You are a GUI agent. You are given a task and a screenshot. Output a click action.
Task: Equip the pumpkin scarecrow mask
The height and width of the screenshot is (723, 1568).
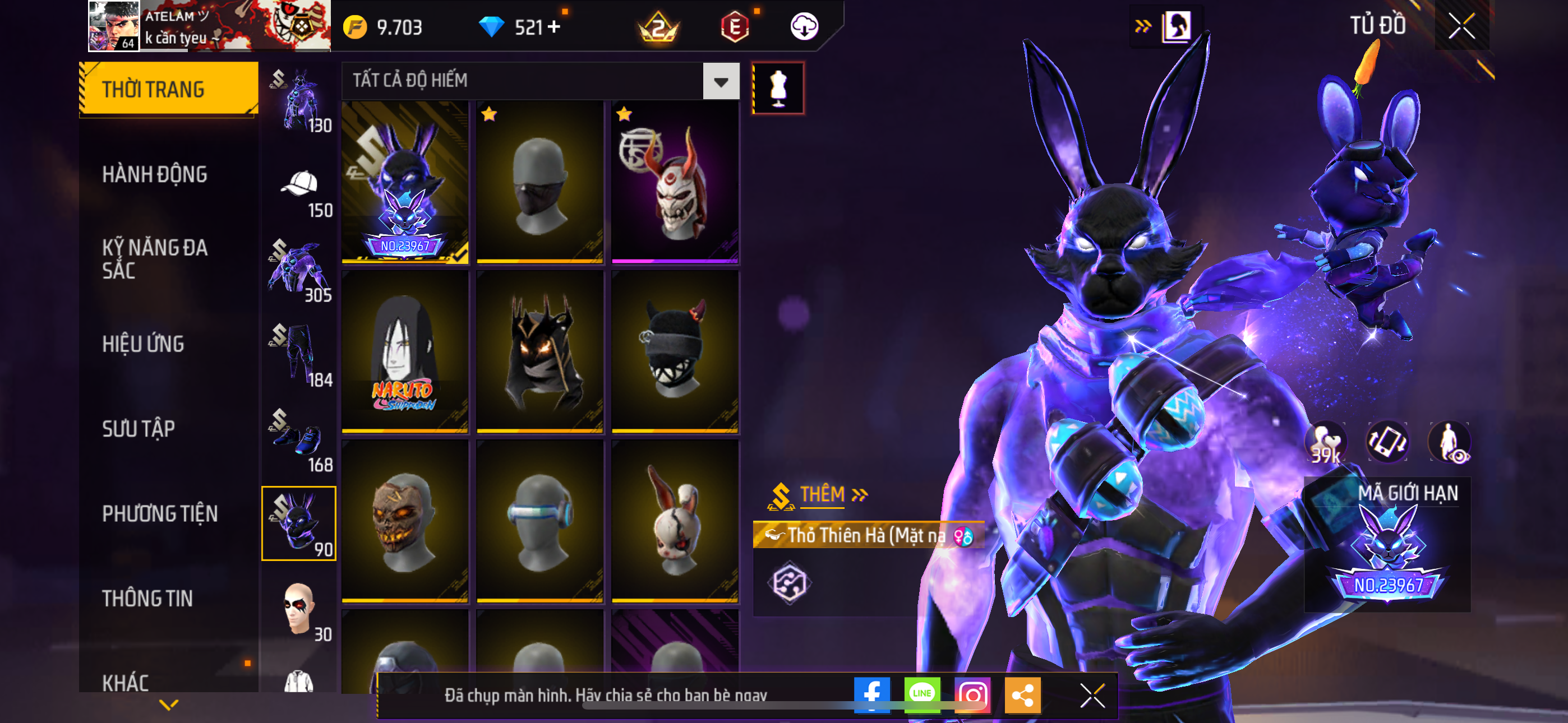click(x=405, y=521)
